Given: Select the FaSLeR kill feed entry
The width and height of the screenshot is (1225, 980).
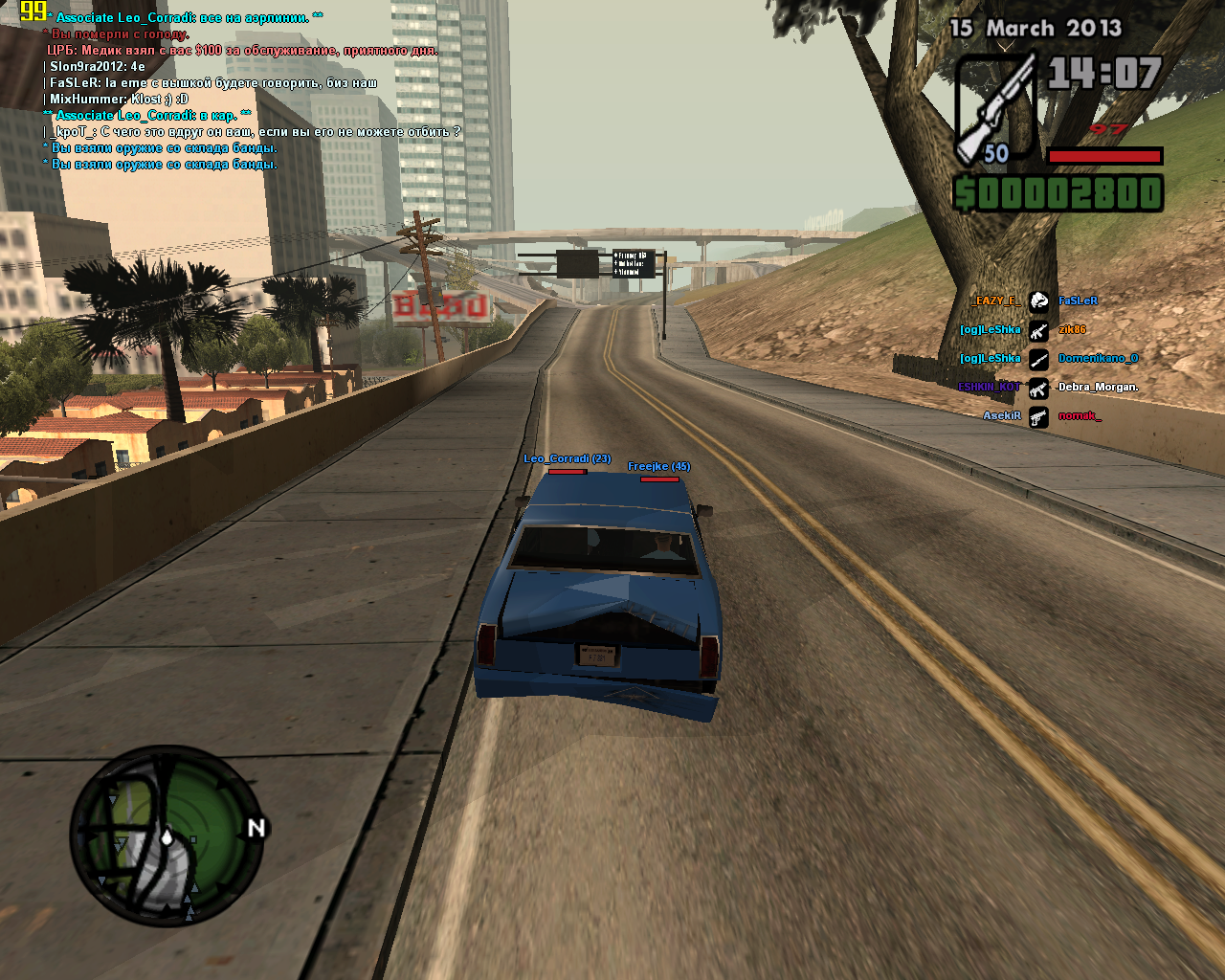Looking at the screenshot, I should tap(1078, 301).
